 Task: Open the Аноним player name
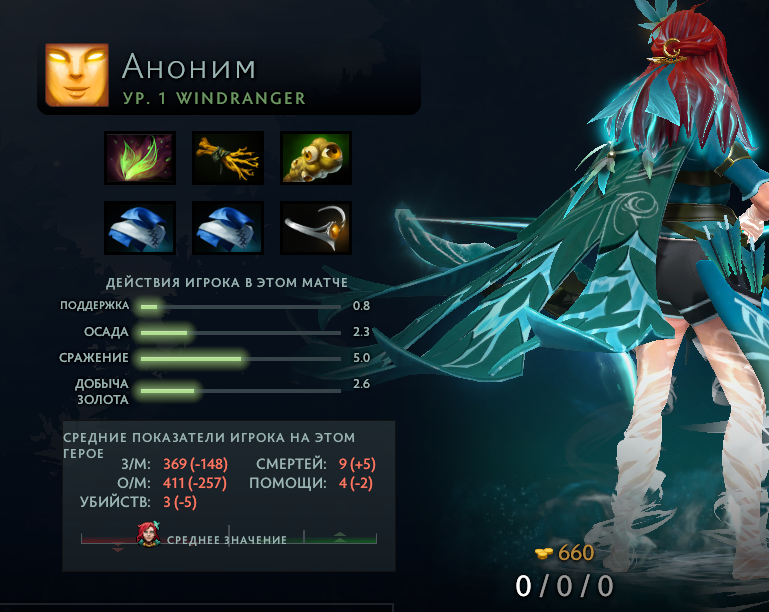pyautogui.click(x=189, y=67)
